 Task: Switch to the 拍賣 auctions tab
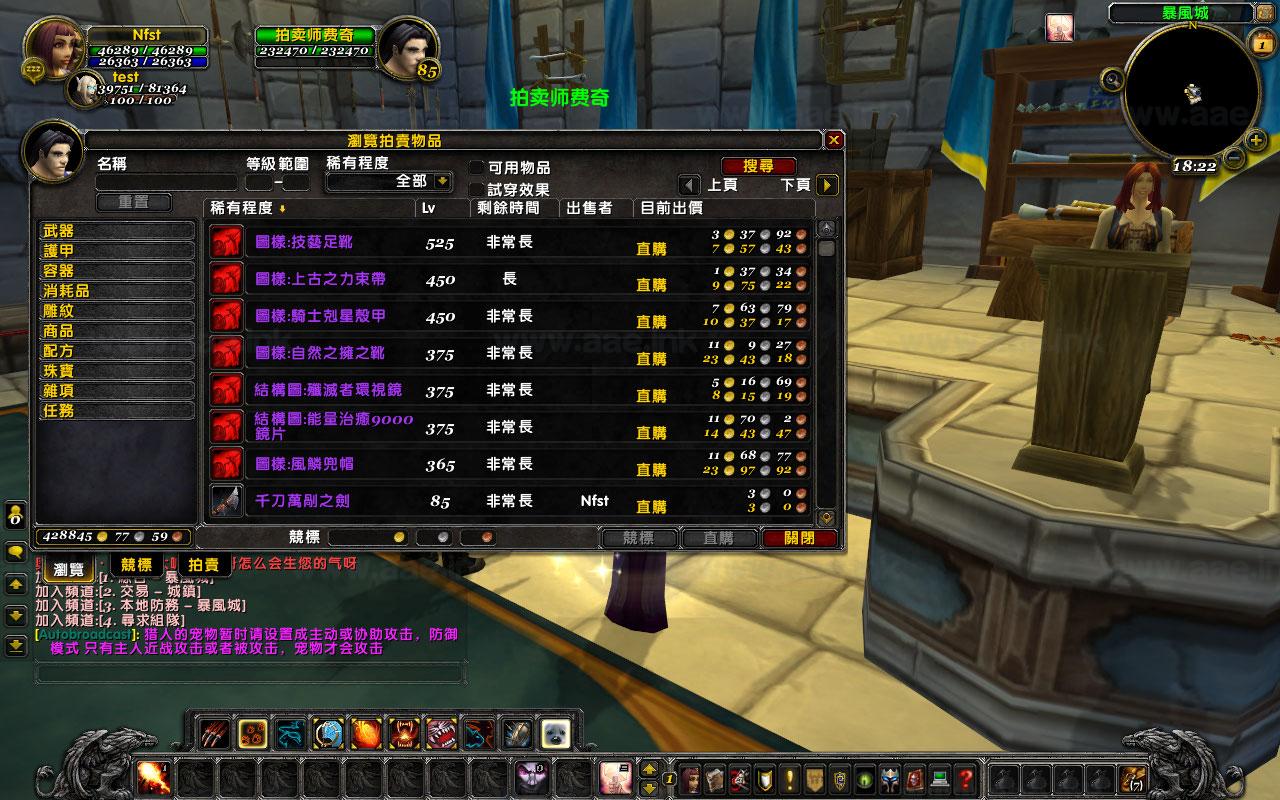pyautogui.click(x=204, y=565)
